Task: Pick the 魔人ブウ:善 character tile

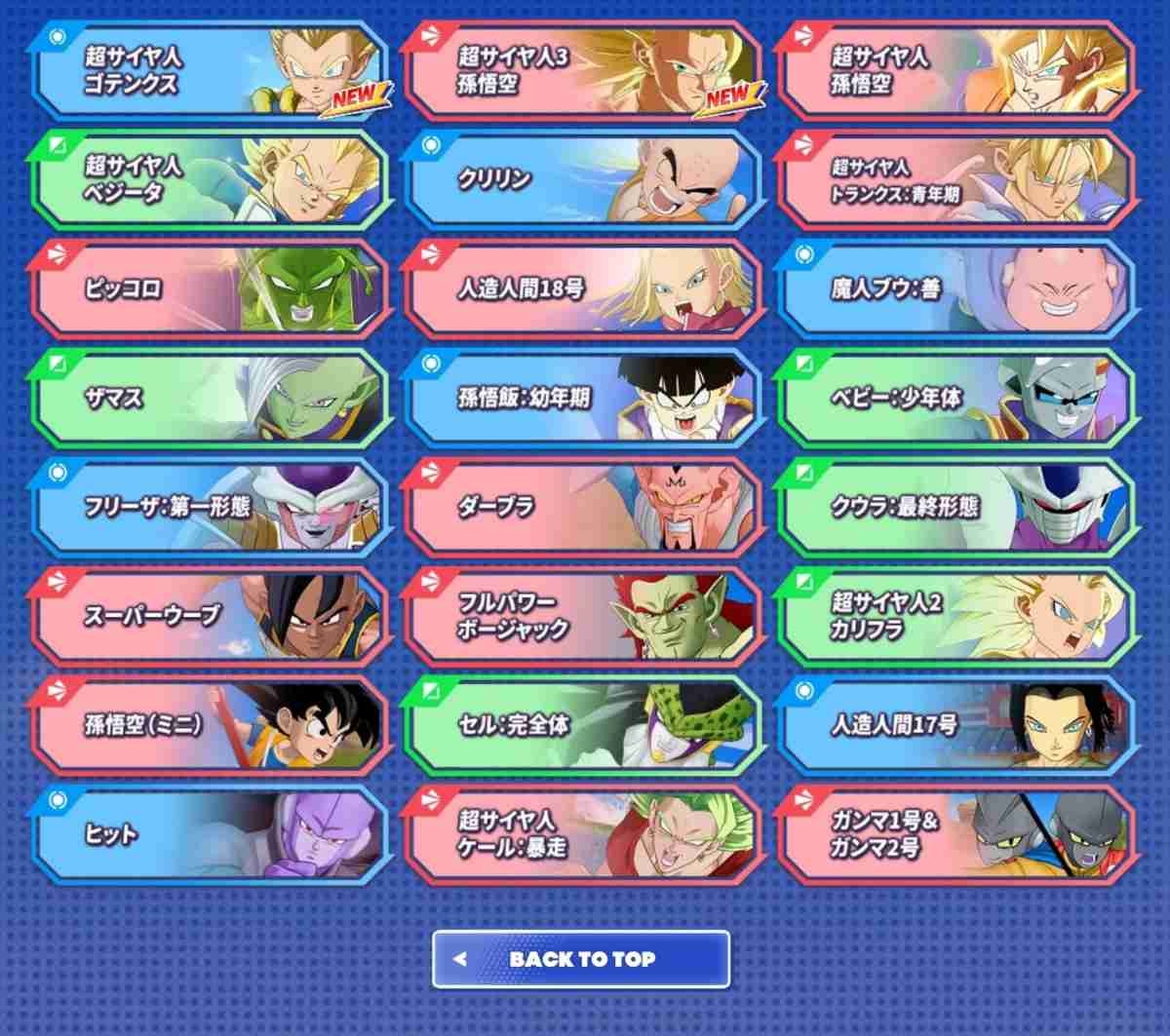Action: [x=955, y=289]
